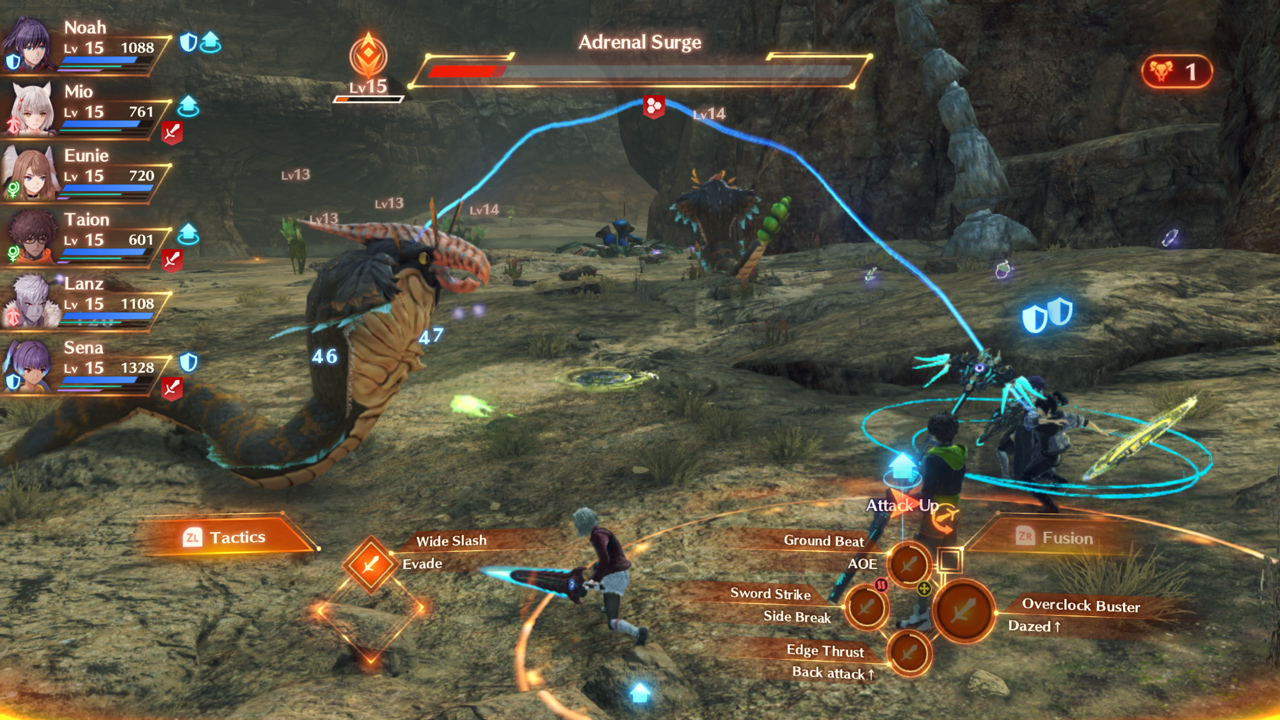
Task: Choose Sena's party portrait
Action: [x=30, y=364]
